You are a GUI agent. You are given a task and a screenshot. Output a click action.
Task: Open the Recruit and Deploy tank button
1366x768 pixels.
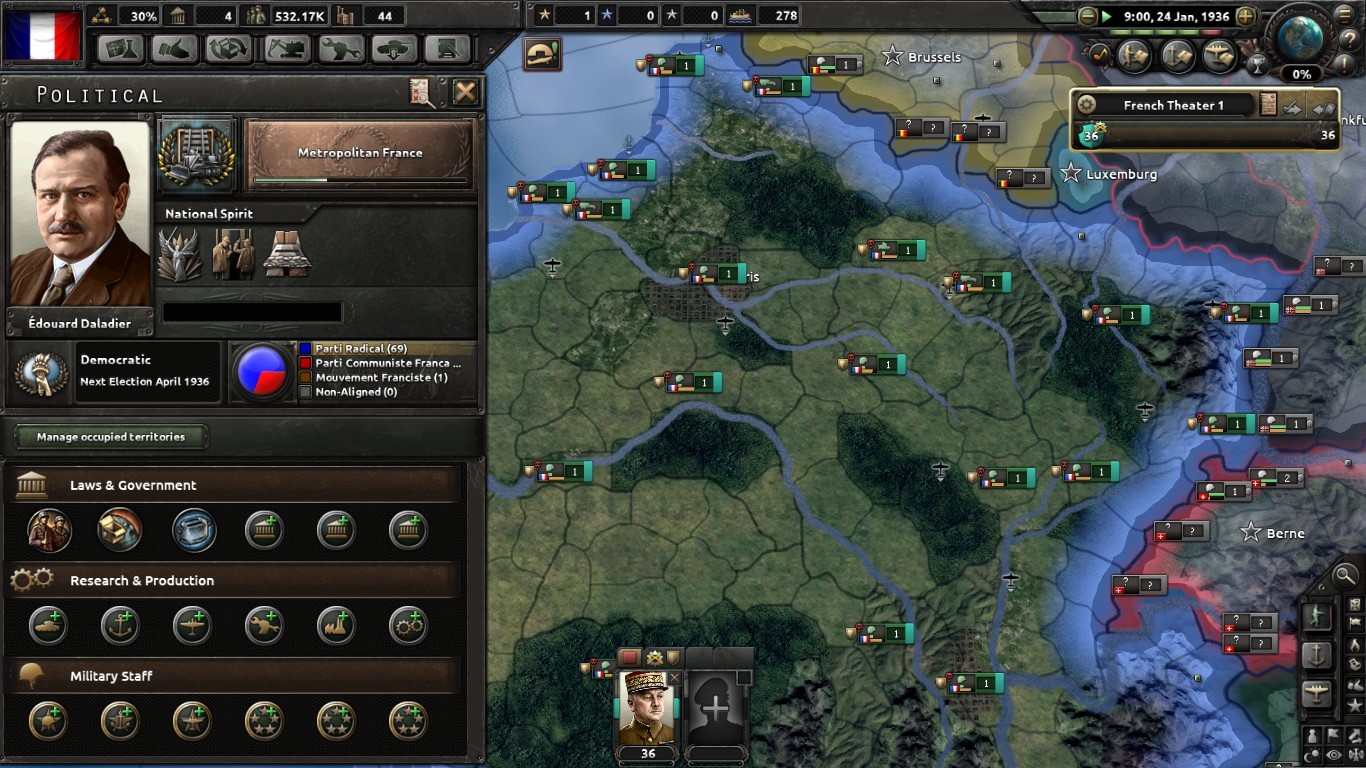(x=393, y=49)
